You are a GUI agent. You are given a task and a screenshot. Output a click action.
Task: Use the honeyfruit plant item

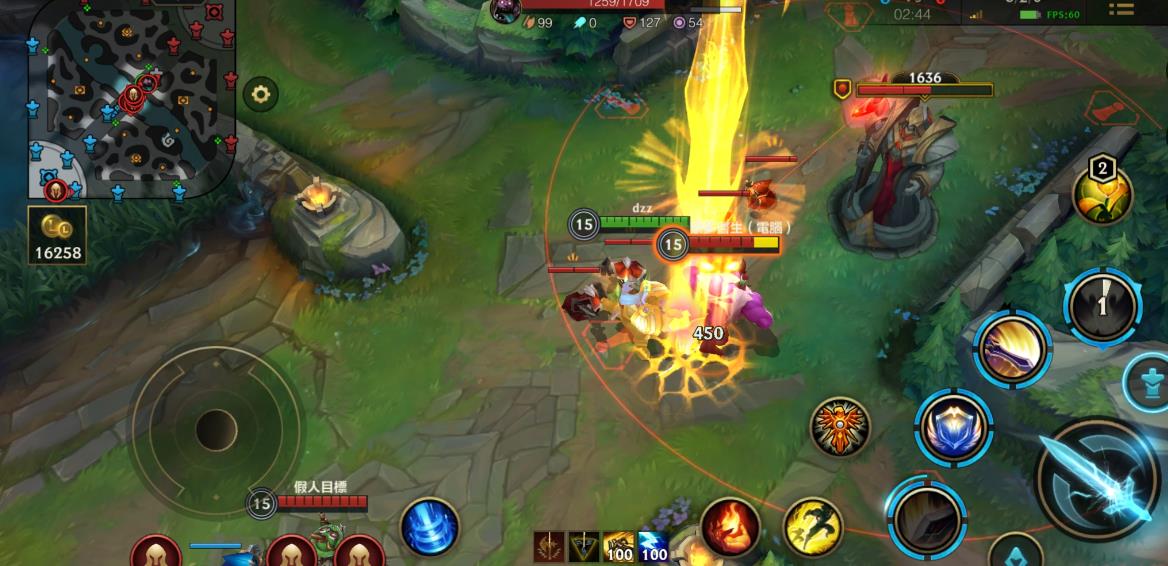click(x=1102, y=195)
